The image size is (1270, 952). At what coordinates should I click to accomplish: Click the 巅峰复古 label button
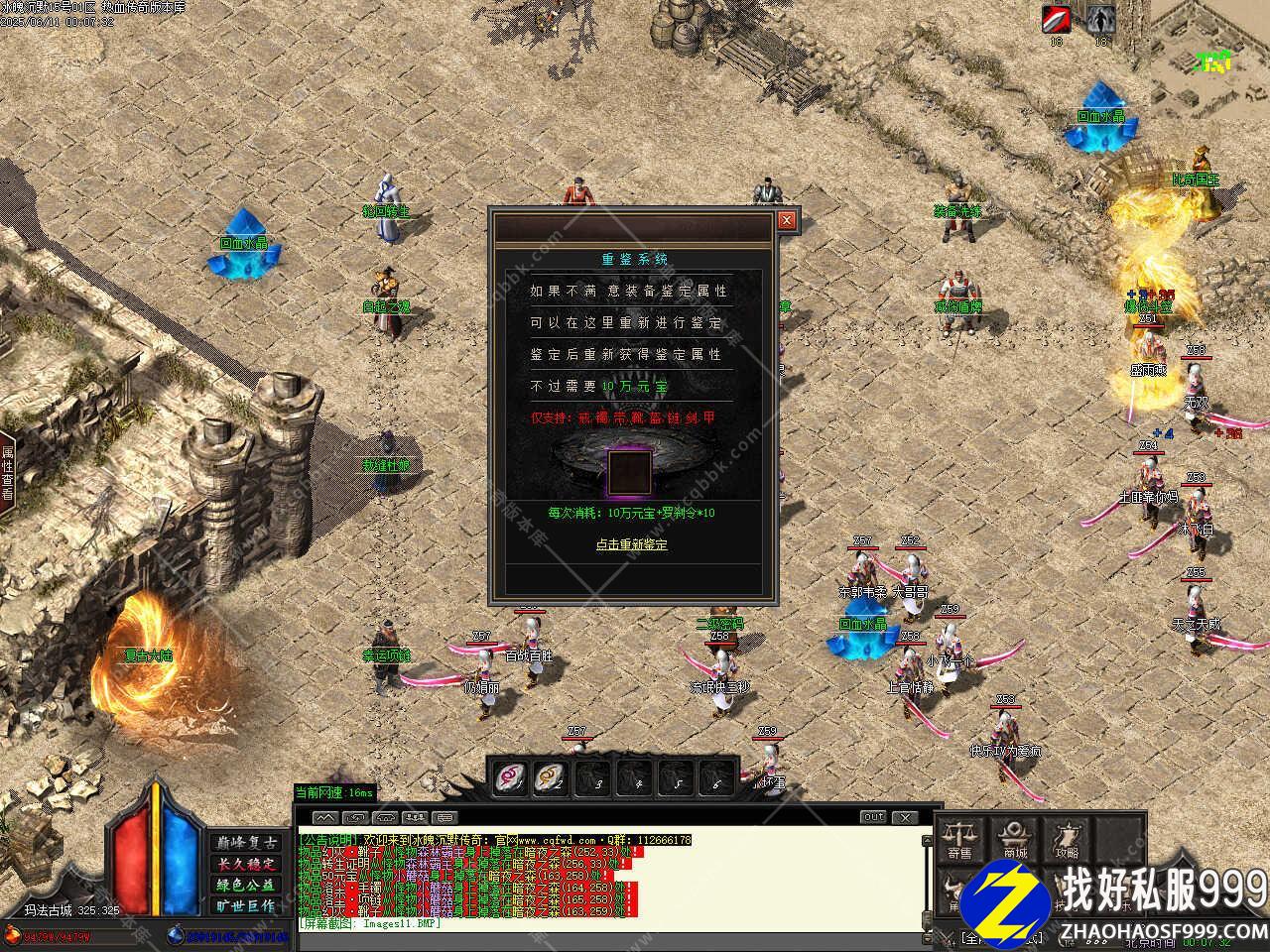(x=246, y=843)
